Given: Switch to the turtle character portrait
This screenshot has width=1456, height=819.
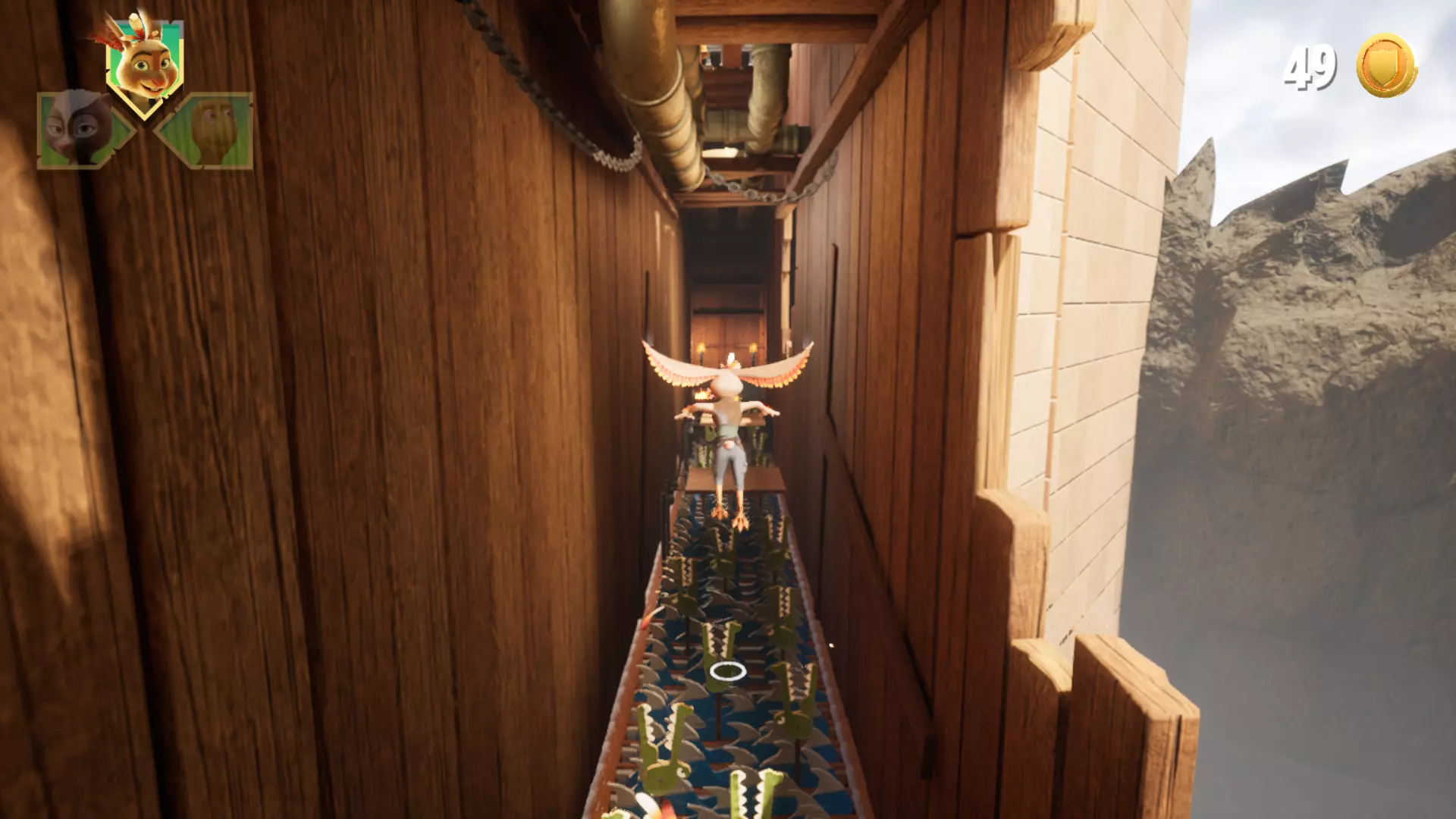Looking at the screenshot, I should pyautogui.click(x=212, y=130).
